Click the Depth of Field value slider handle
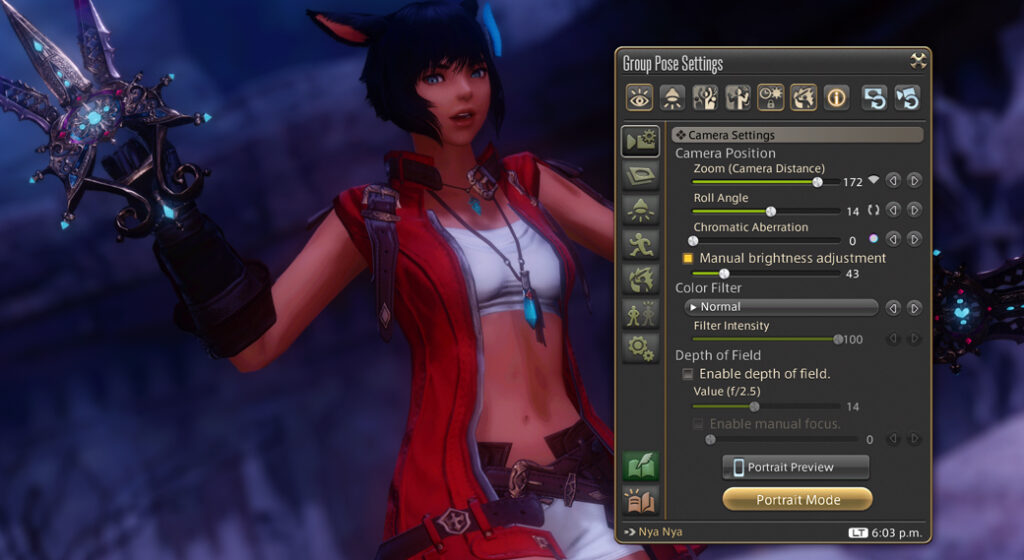This screenshot has height=560, width=1024. [x=754, y=407]
